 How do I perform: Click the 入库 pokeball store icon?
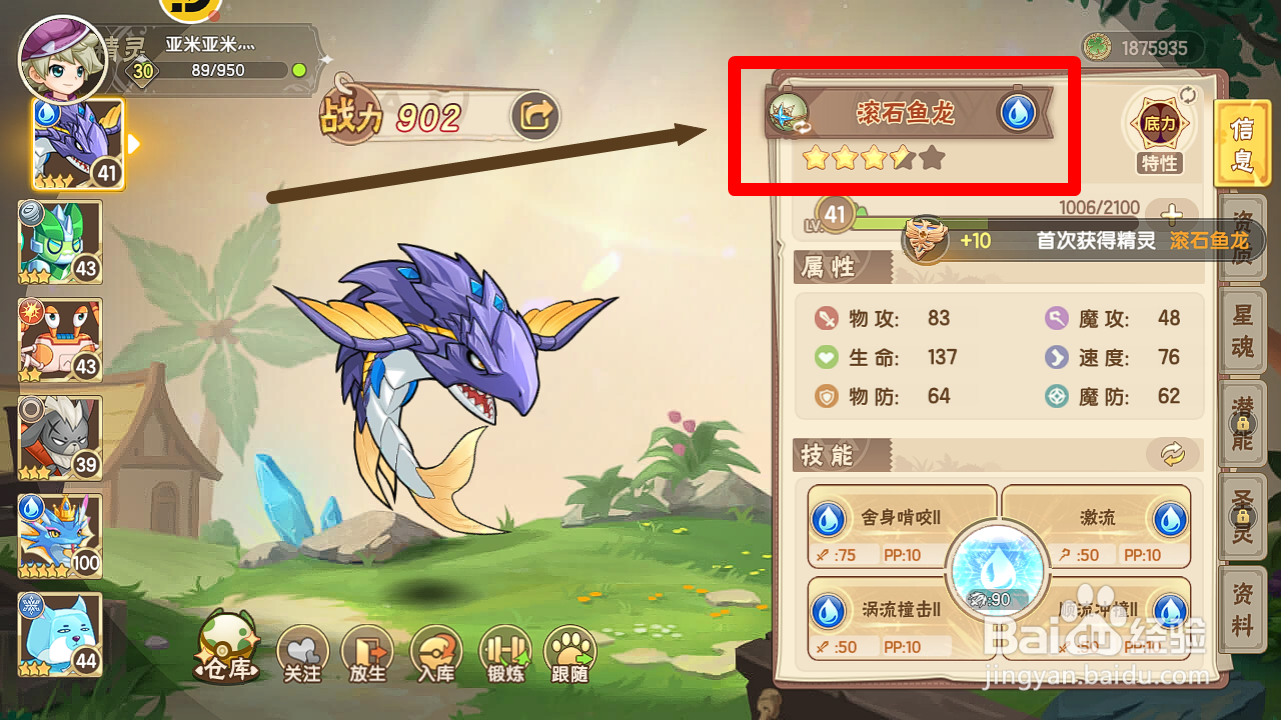436,650
